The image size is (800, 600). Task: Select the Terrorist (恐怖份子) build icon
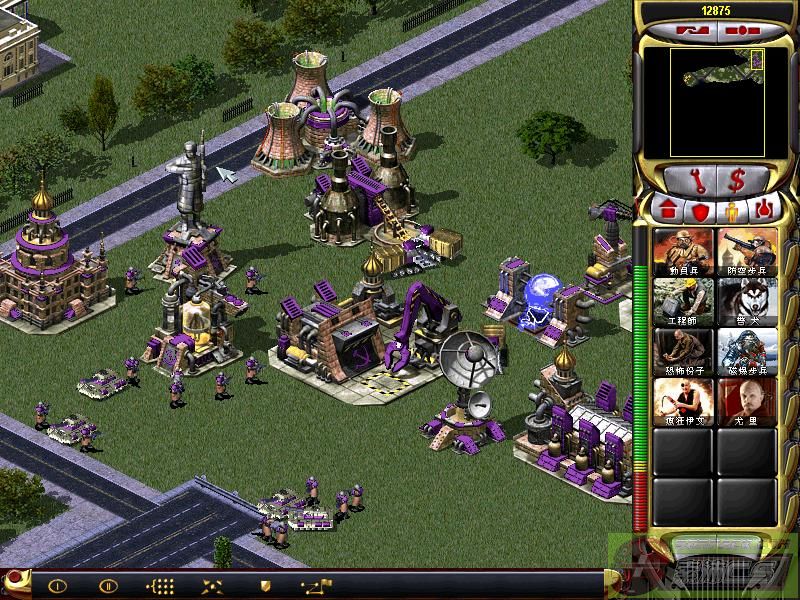pos(684,350)
